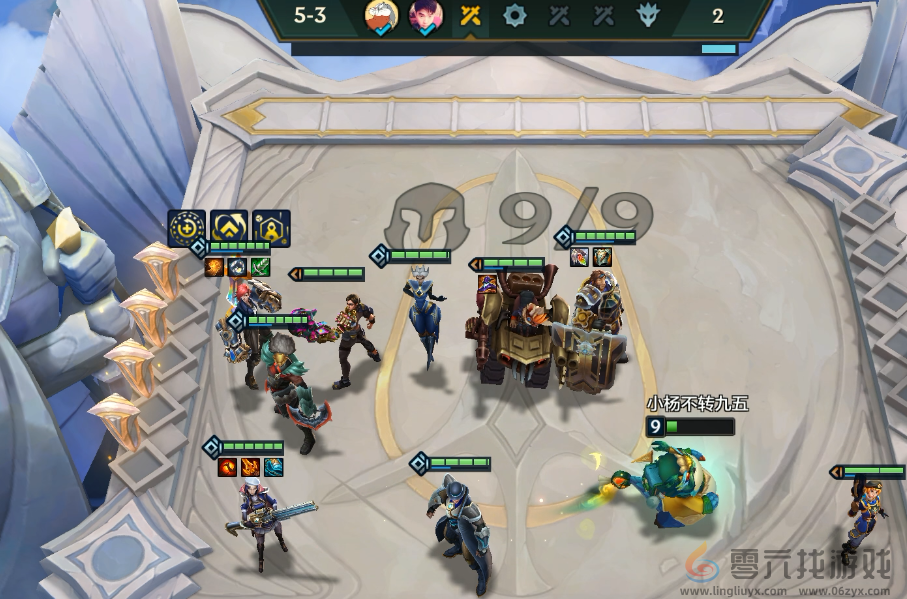Screen dimensions: 907x599
Task: Open the gear-shaped round icon
Action: click(x=514, y=16)
